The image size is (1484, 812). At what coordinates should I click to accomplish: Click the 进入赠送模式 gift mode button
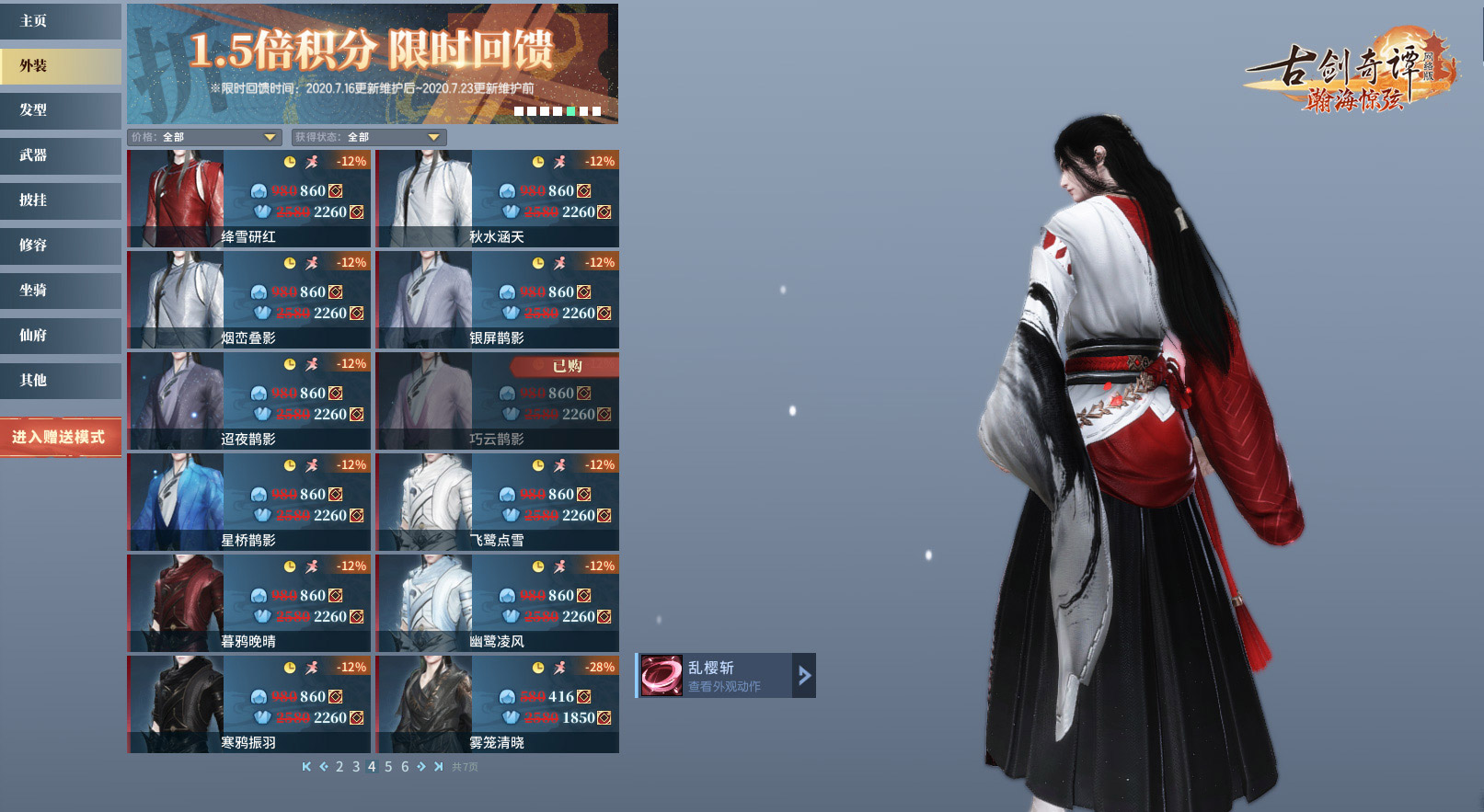(x=60, y=438)
